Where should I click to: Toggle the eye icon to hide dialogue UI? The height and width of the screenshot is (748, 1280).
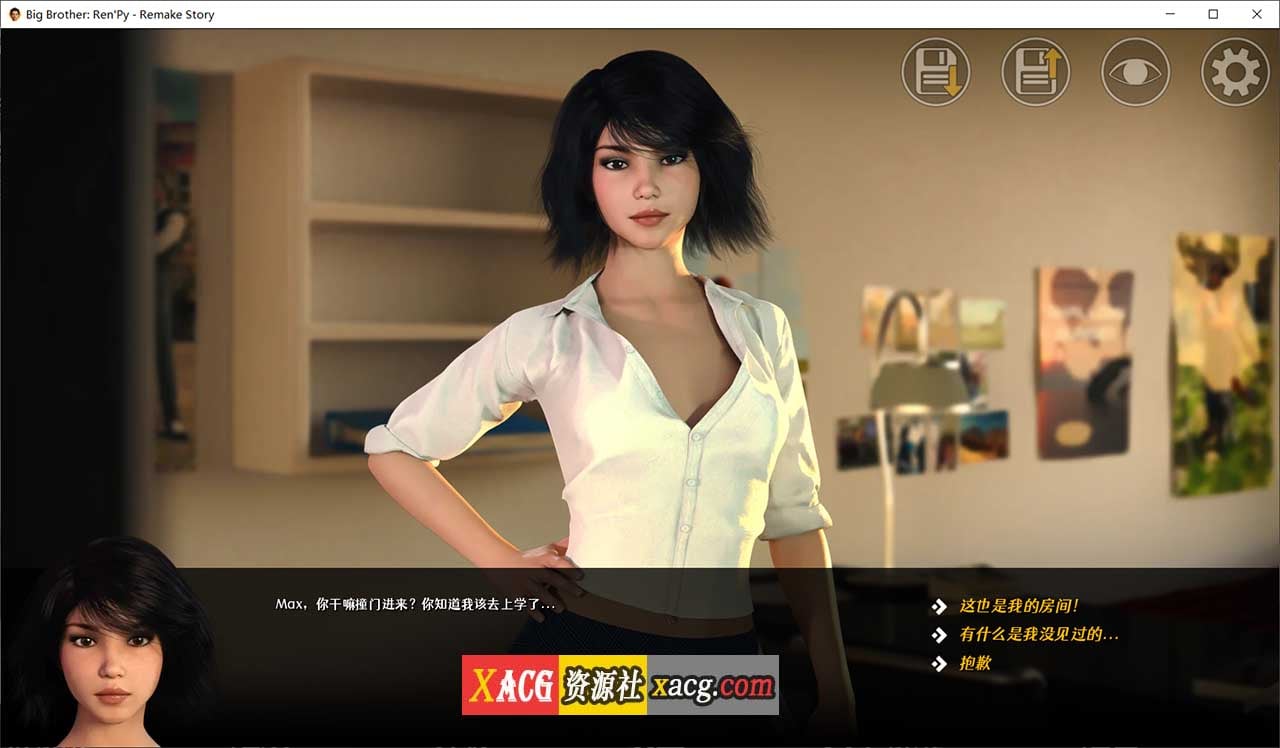pos(1135,71)
